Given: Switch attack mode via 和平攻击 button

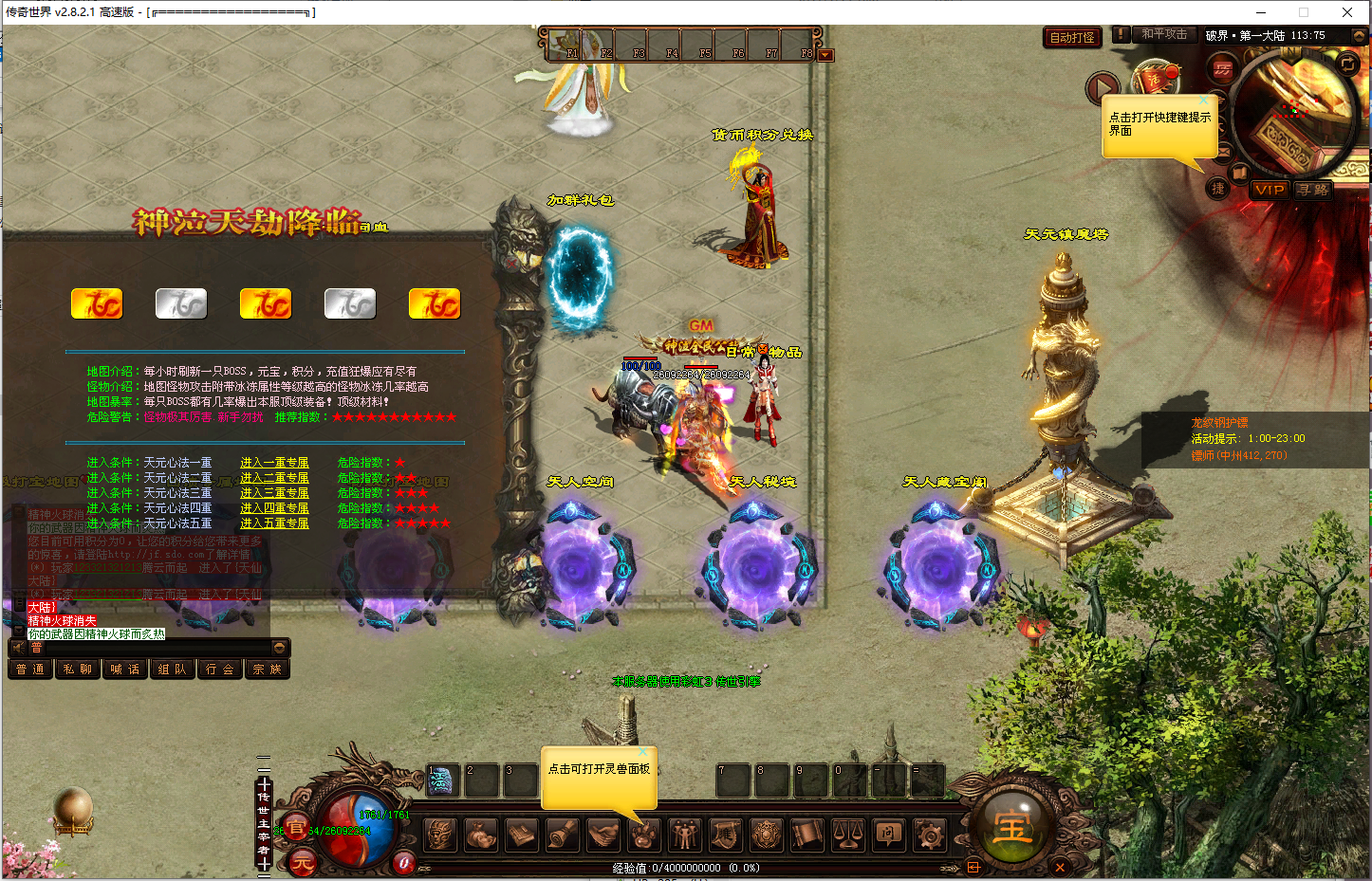Looking at the screenshot, I should pos(1164,34).
